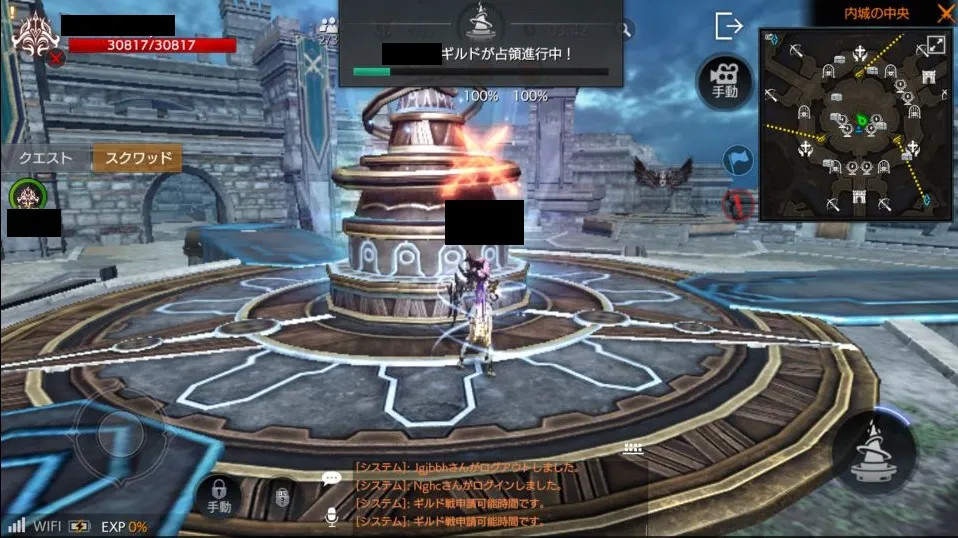Open chat with the speech bubble icon
This screenshot has width=958, height=538.
tap(332, 478)
